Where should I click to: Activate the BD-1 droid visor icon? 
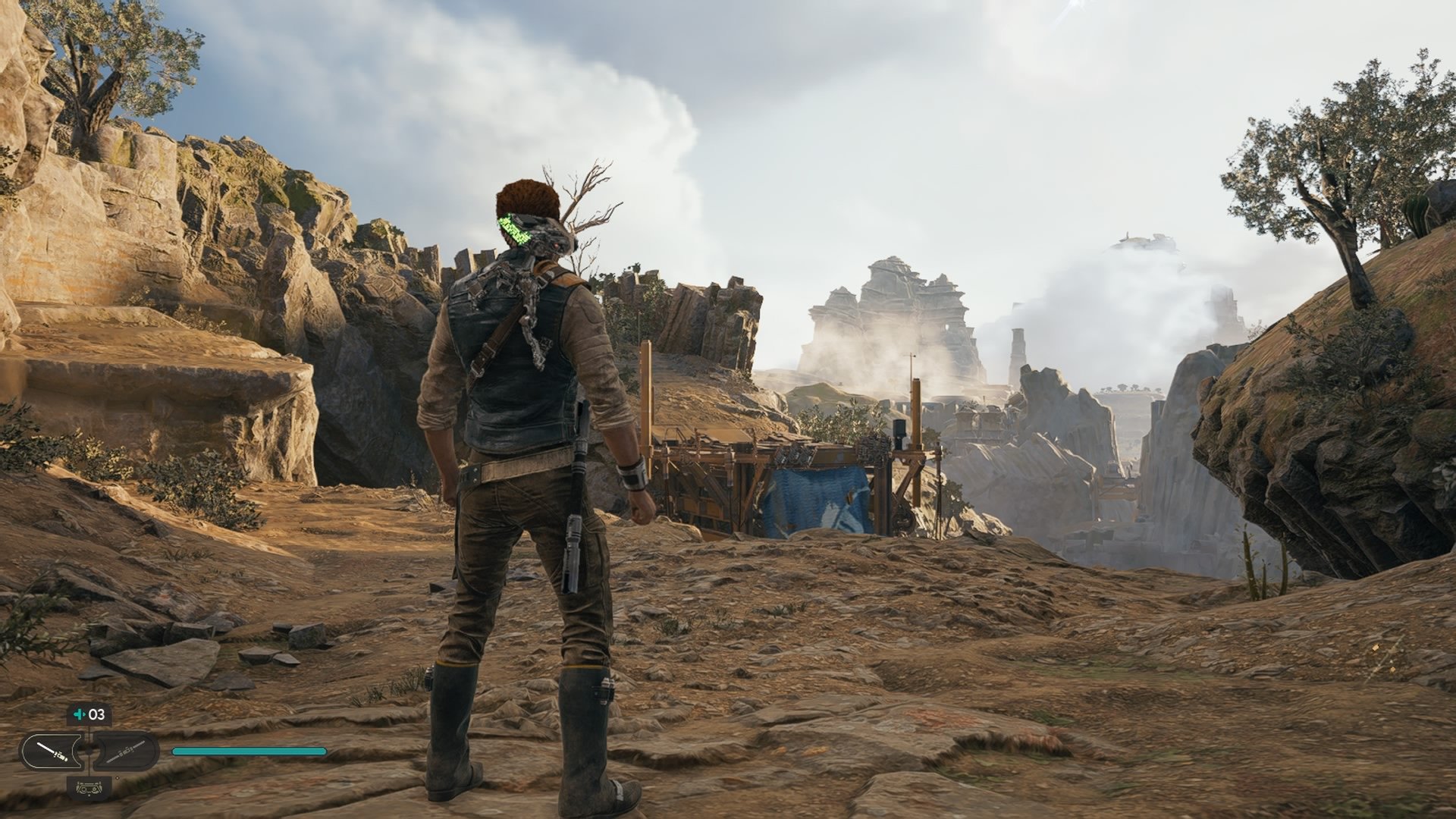point(89,787)
